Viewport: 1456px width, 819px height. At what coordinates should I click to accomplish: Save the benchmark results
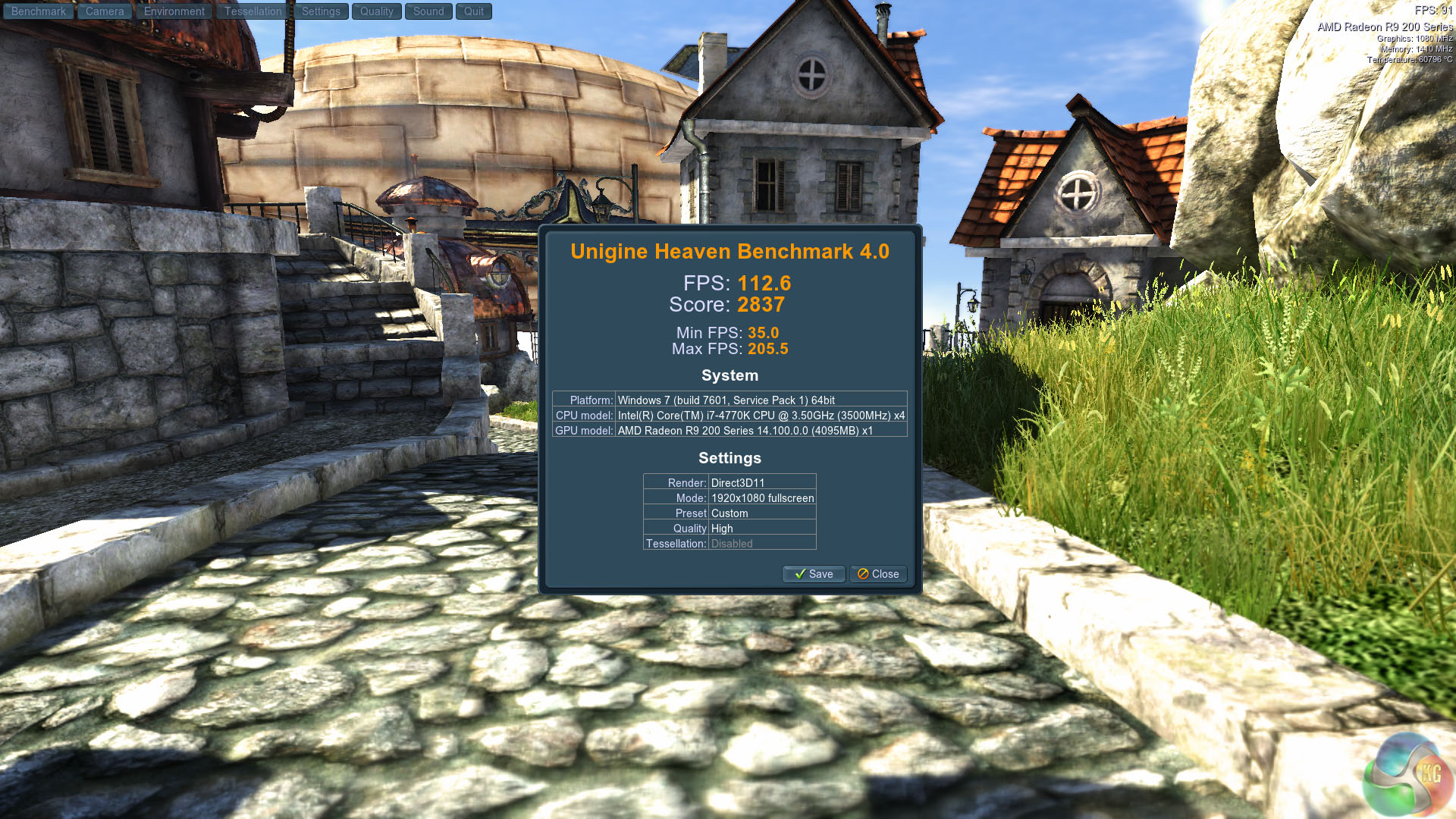pyautogui.click(x=814, y=574)
